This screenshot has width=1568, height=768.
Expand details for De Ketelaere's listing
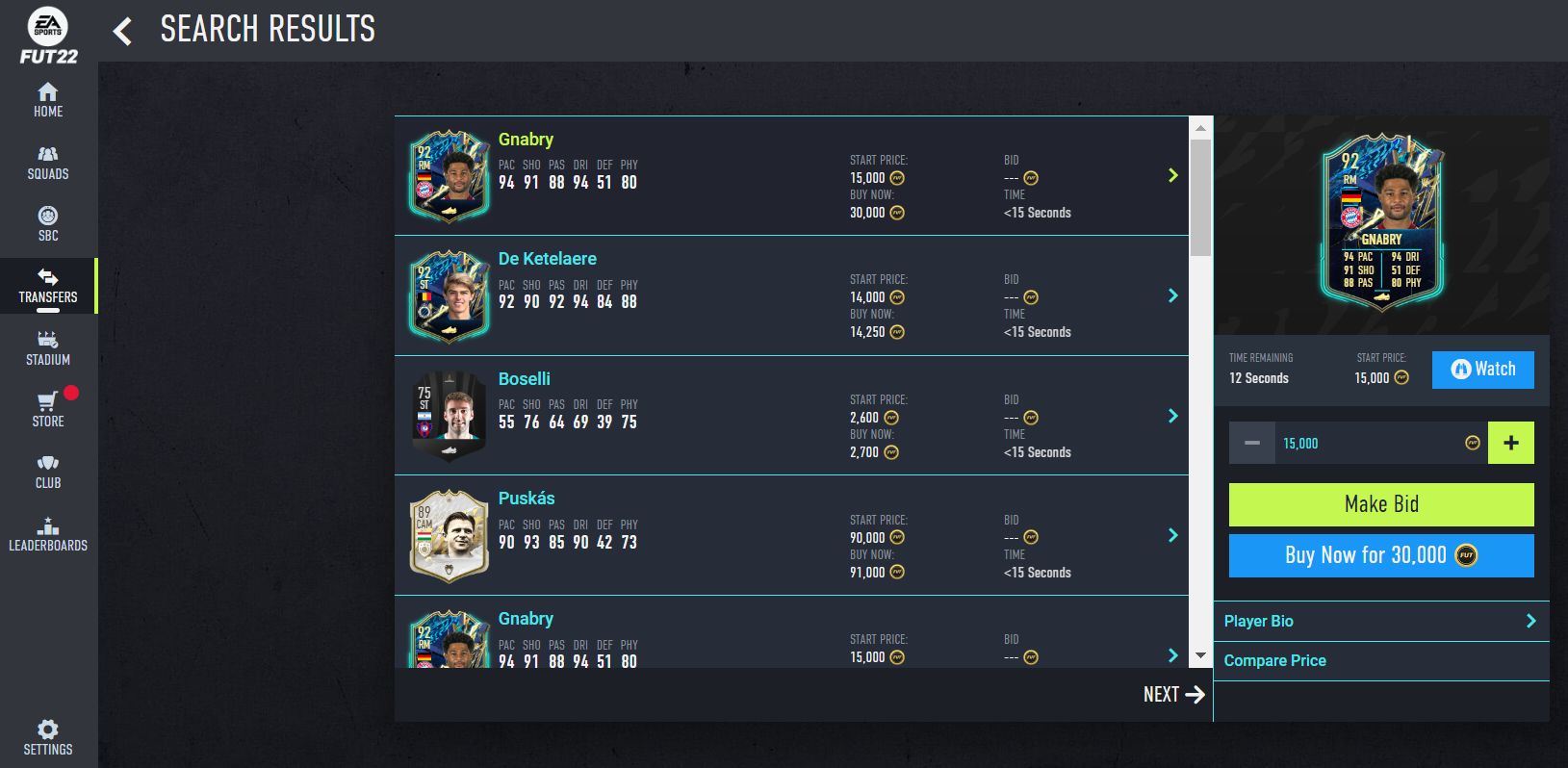click(x=1172, y=295)
